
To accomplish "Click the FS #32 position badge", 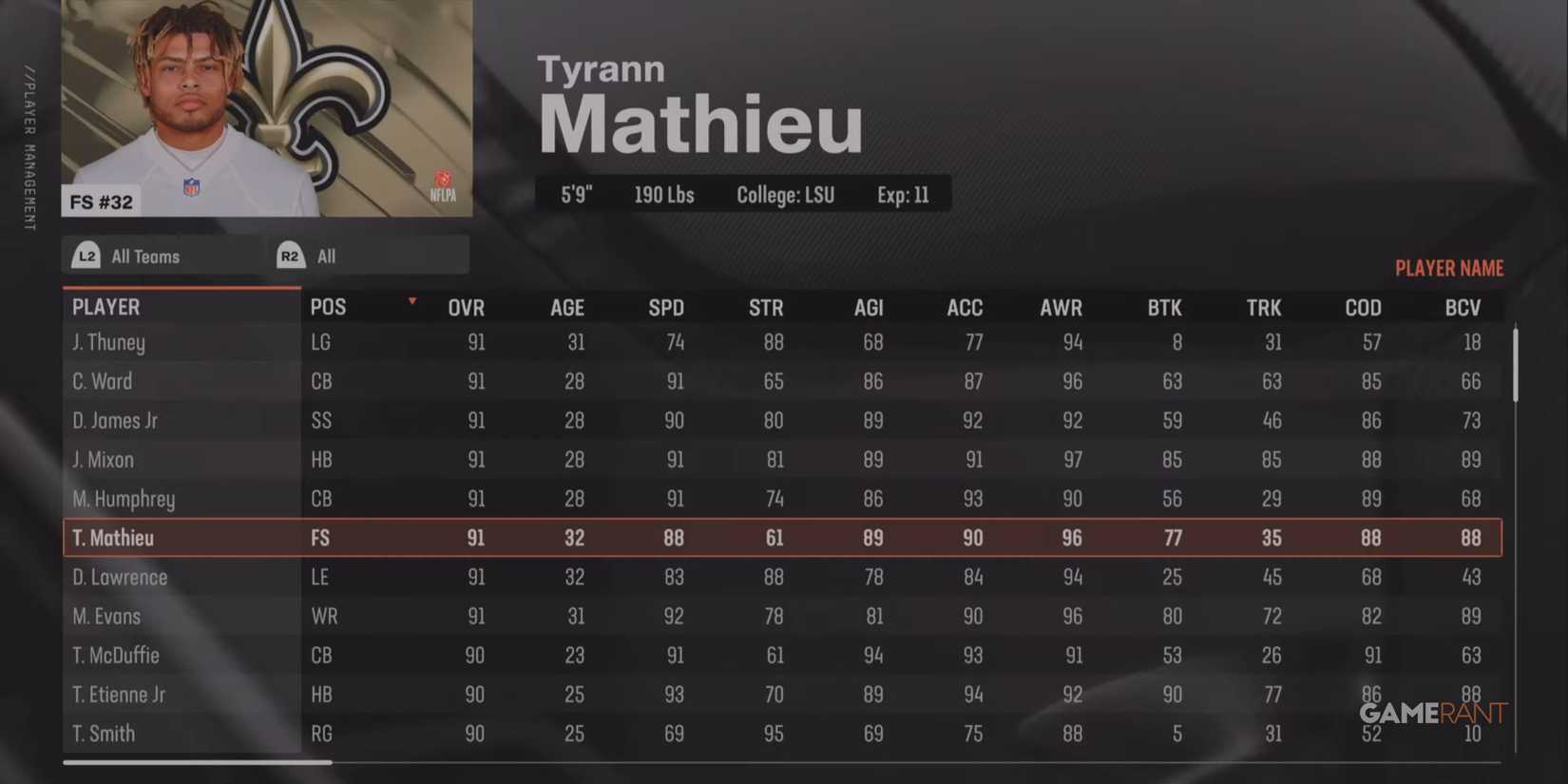I will pyautogui.click(x=101, y=201).
